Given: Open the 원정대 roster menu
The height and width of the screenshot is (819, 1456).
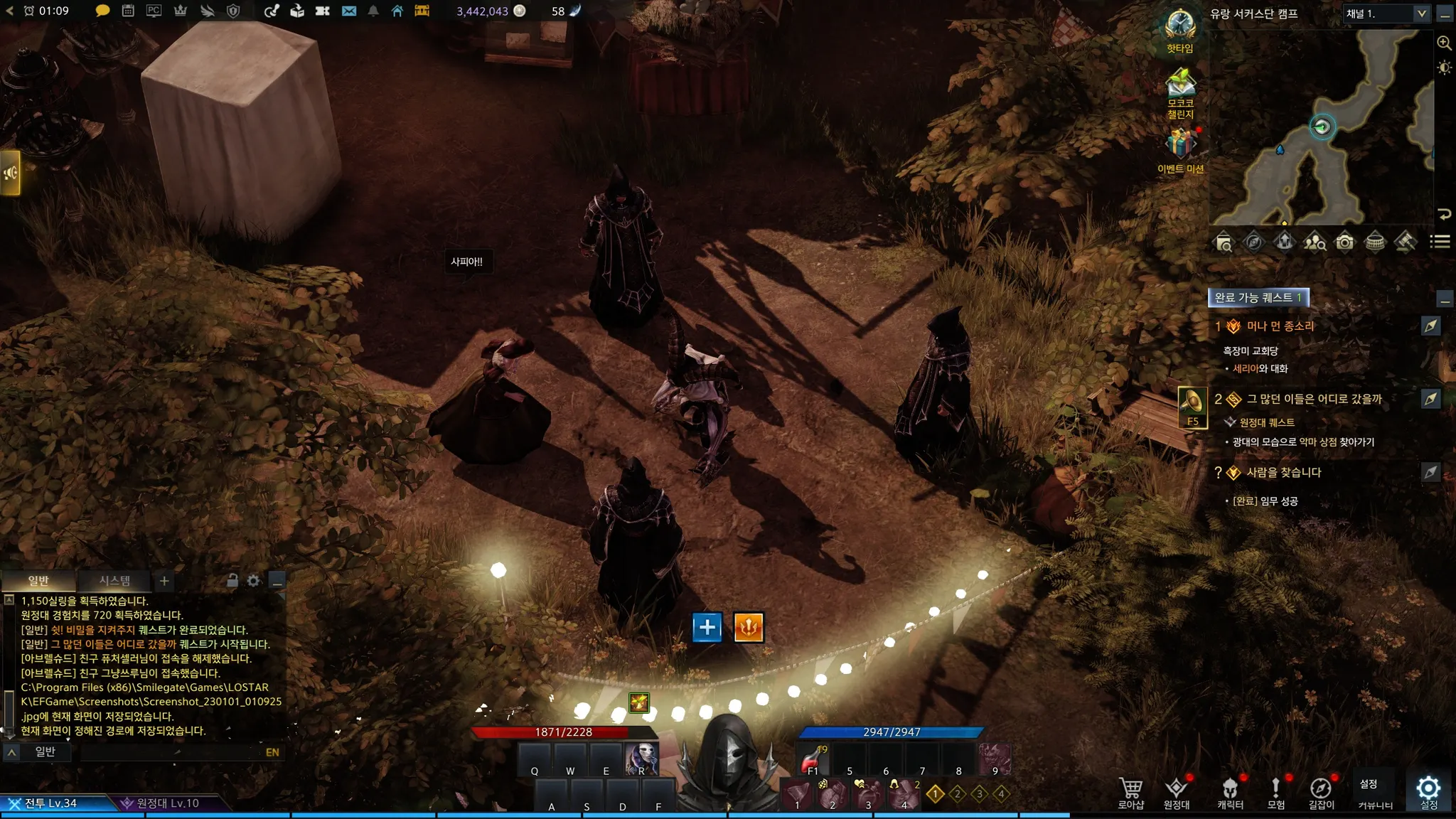Looking at the screenshot, I should 1176,792.
